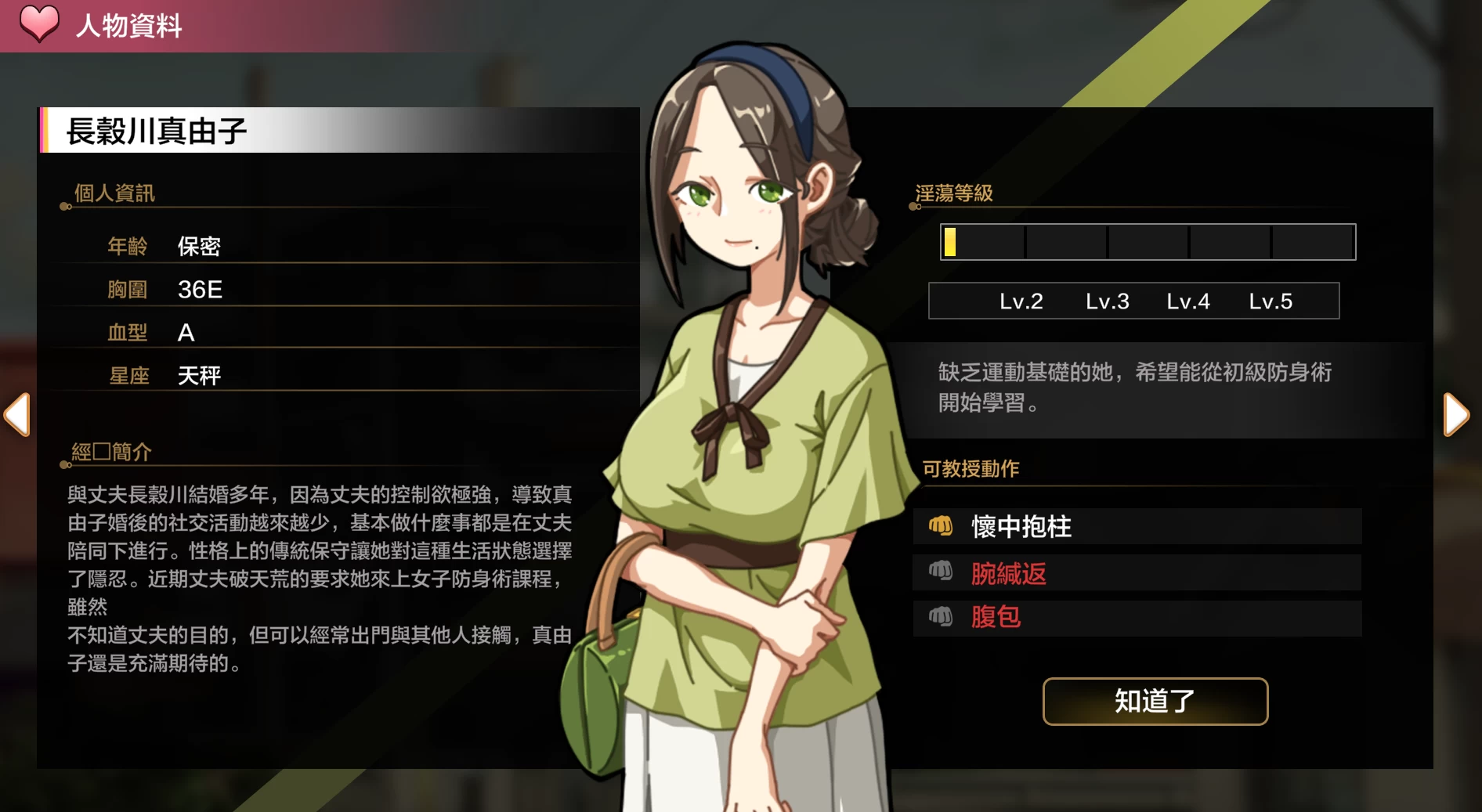Click the fist icon next to 腹包
The image size is (1482, 812).
942,618
